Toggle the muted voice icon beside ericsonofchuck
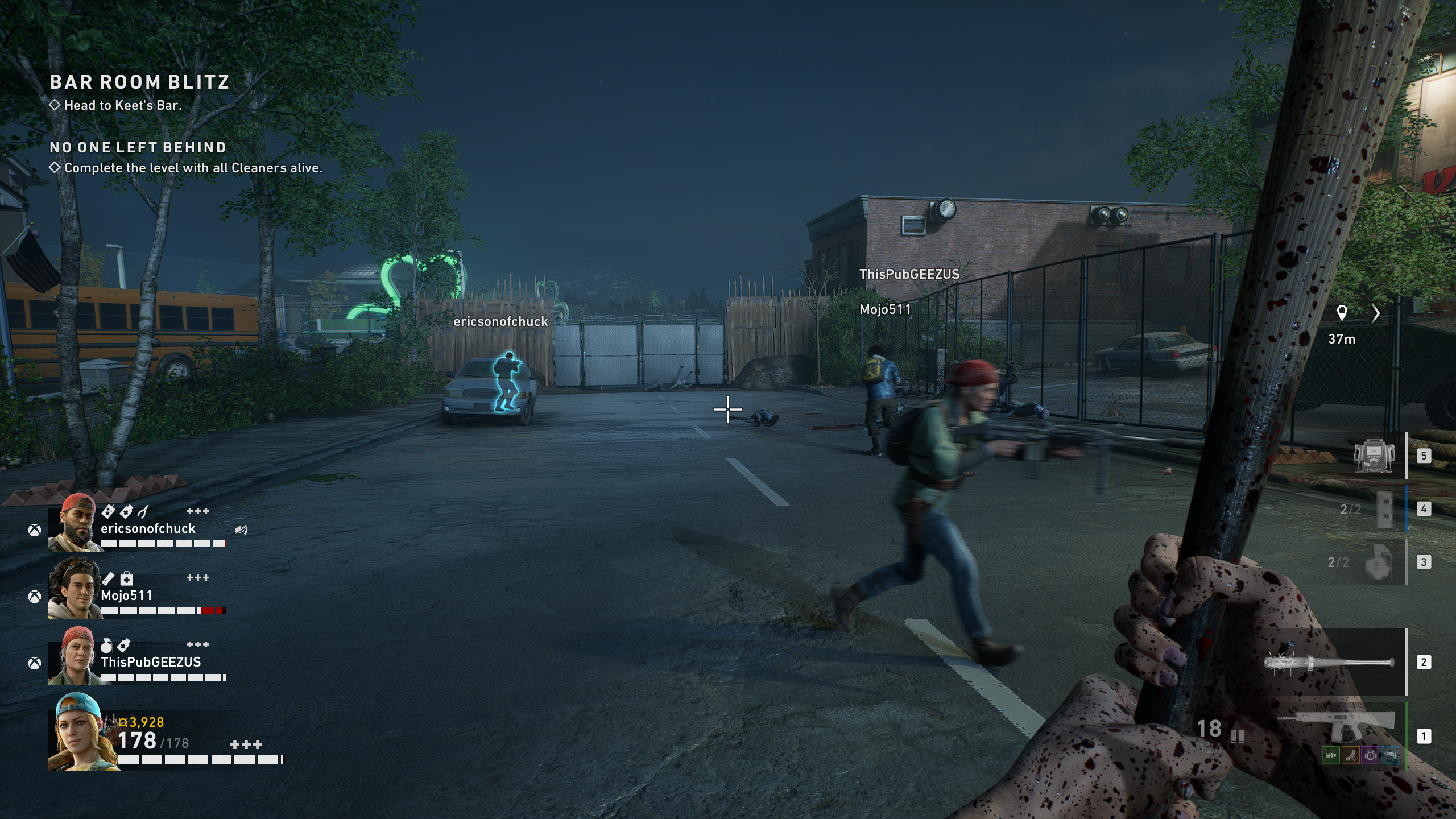The height and width of the screenshot is (819, 1456). (x=241, y=530)
